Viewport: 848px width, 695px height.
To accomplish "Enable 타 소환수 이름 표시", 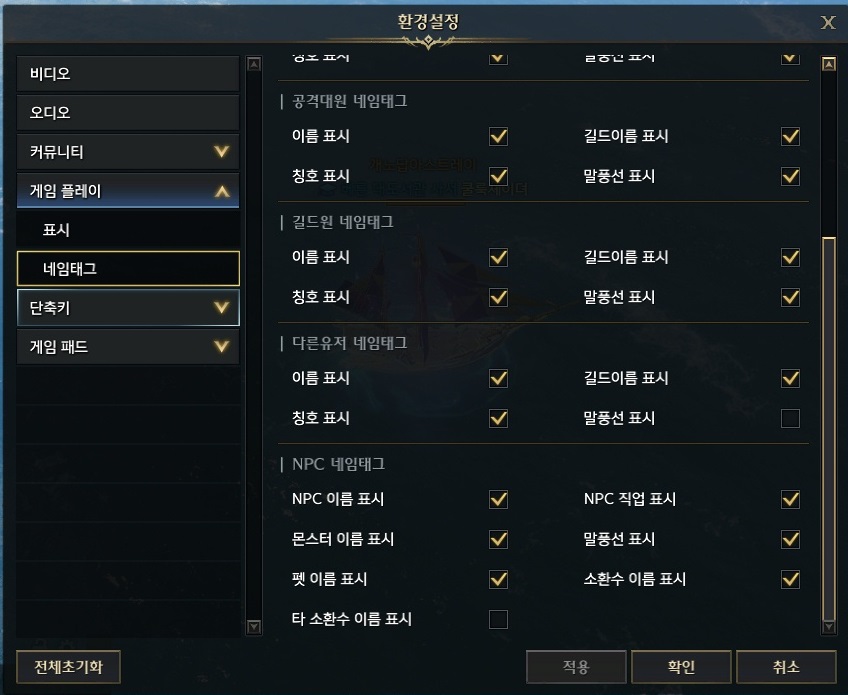I will [x=498, y=619].
